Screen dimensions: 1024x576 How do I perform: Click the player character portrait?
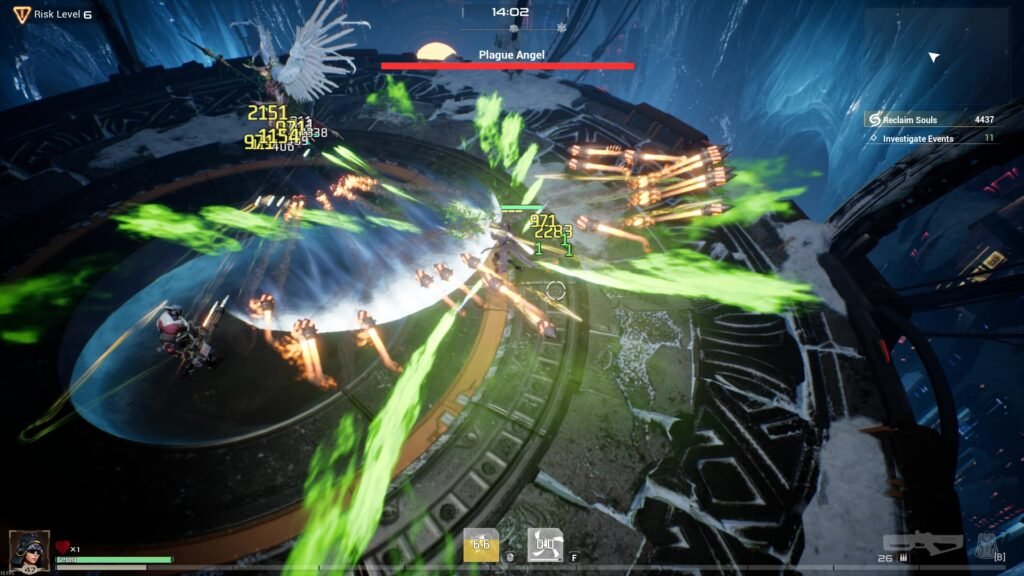[x=29, y=551]
